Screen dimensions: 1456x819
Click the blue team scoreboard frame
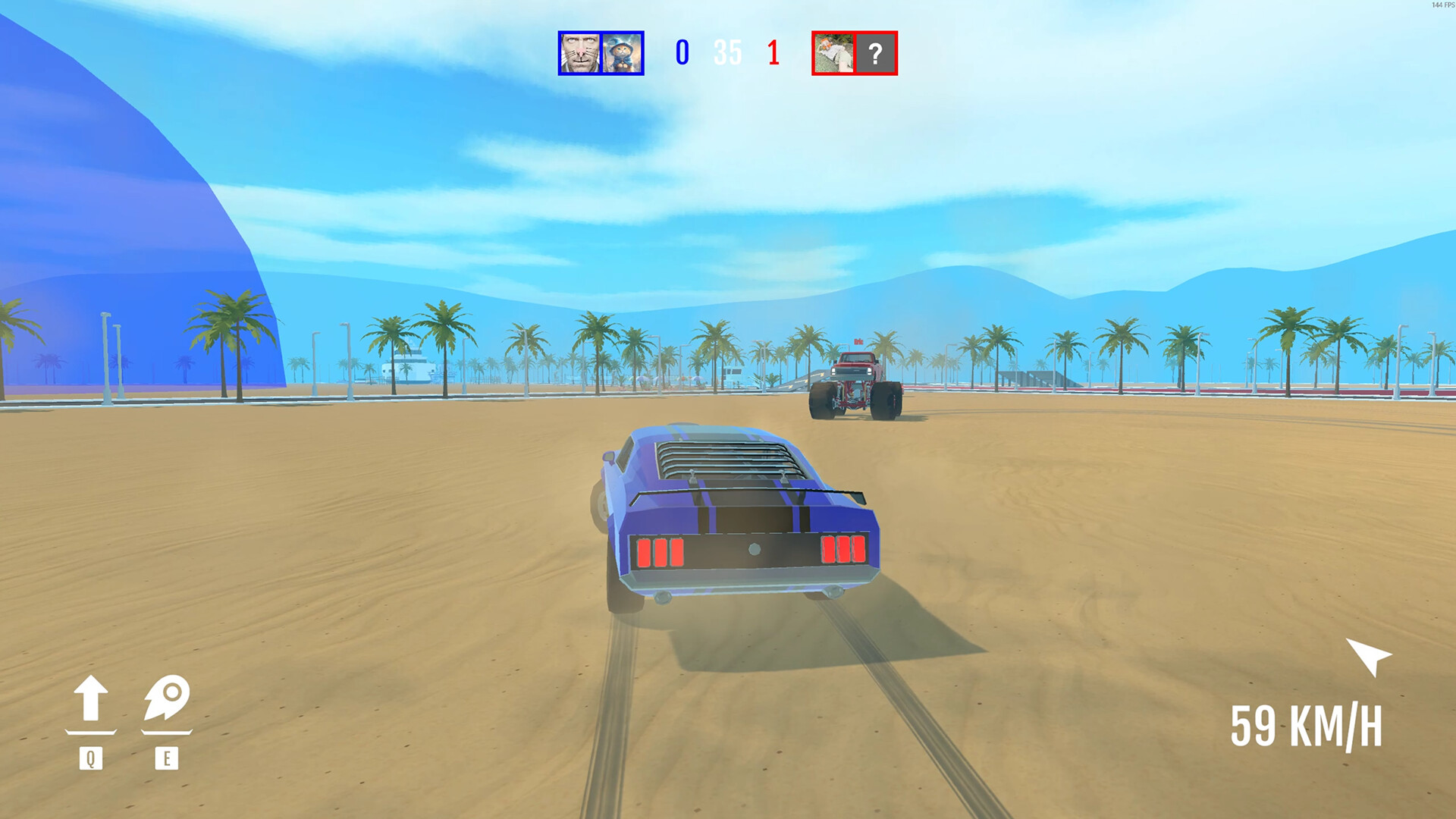pyautogui.click(x=601, y=53)
